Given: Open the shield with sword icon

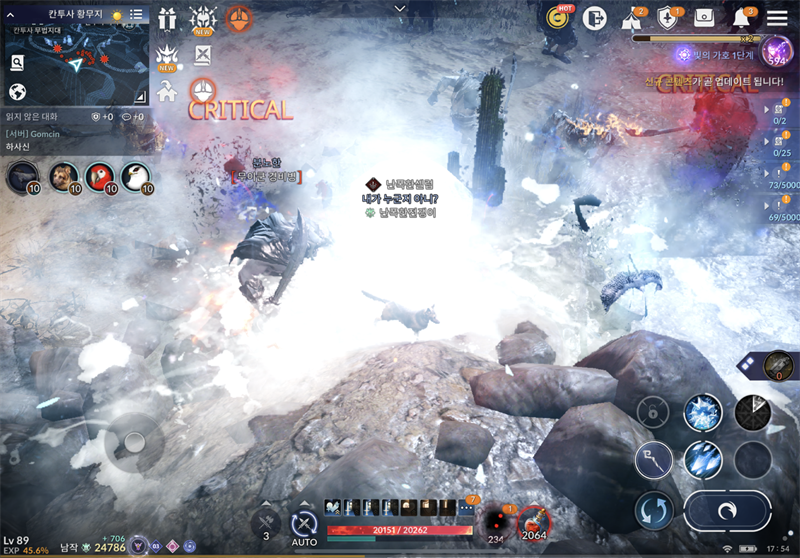Looking at the screenshot, I should click(669, 18).
